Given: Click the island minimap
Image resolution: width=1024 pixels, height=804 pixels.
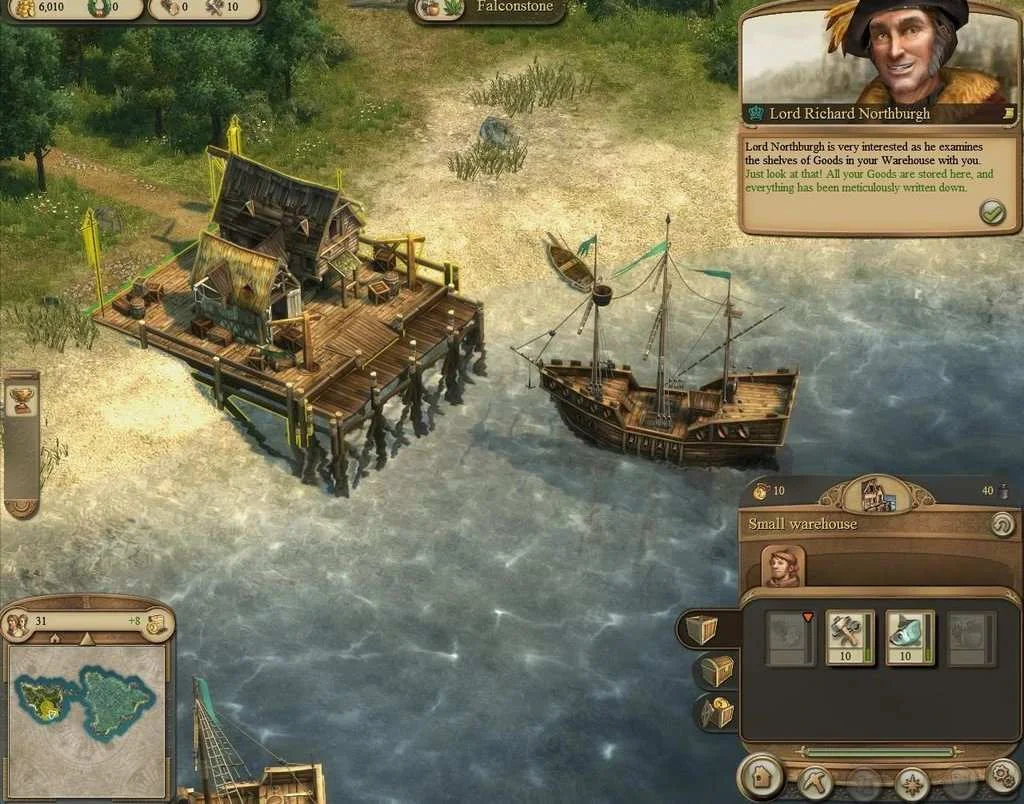Looking at the screenshot, I should pyautogui.click(x=86, y=705).
